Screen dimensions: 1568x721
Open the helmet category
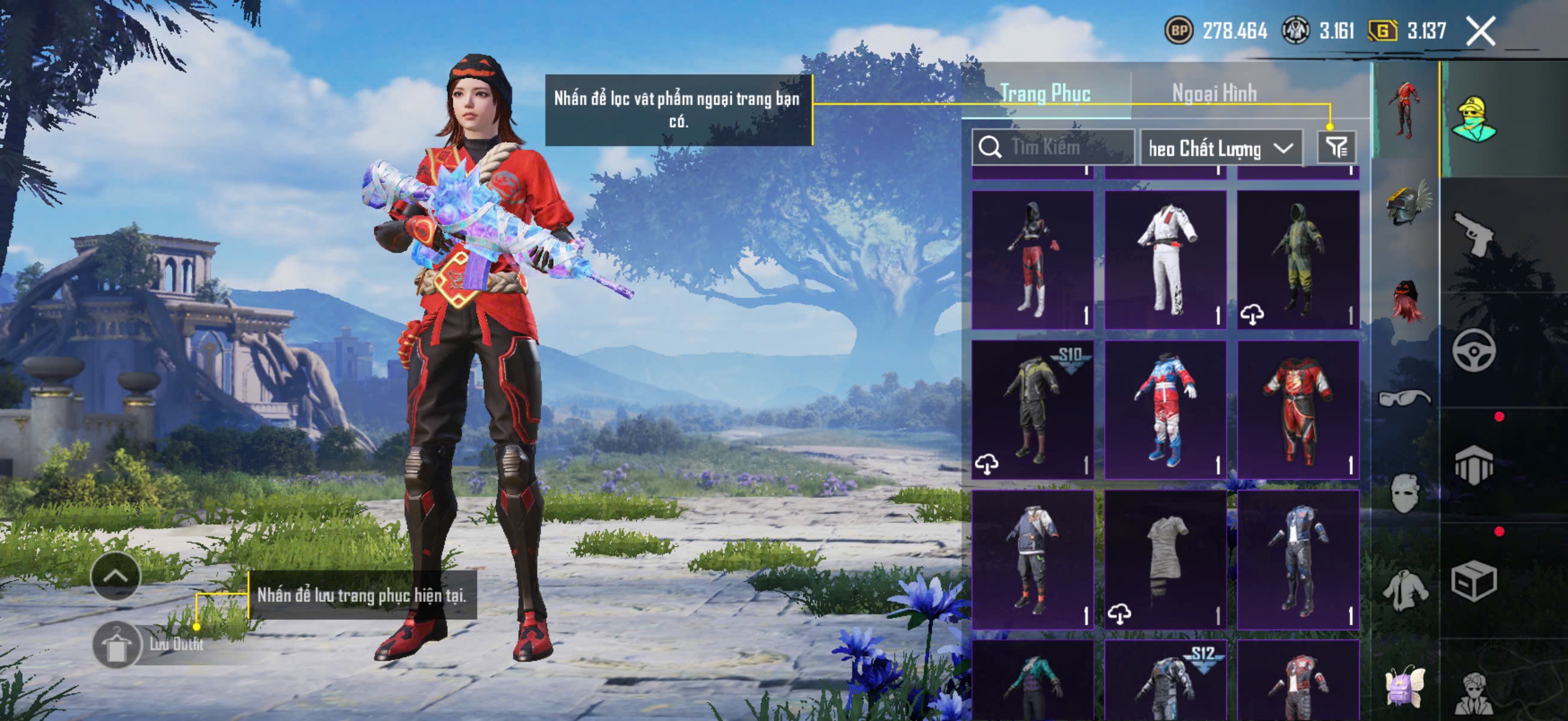click(1407, 204)
